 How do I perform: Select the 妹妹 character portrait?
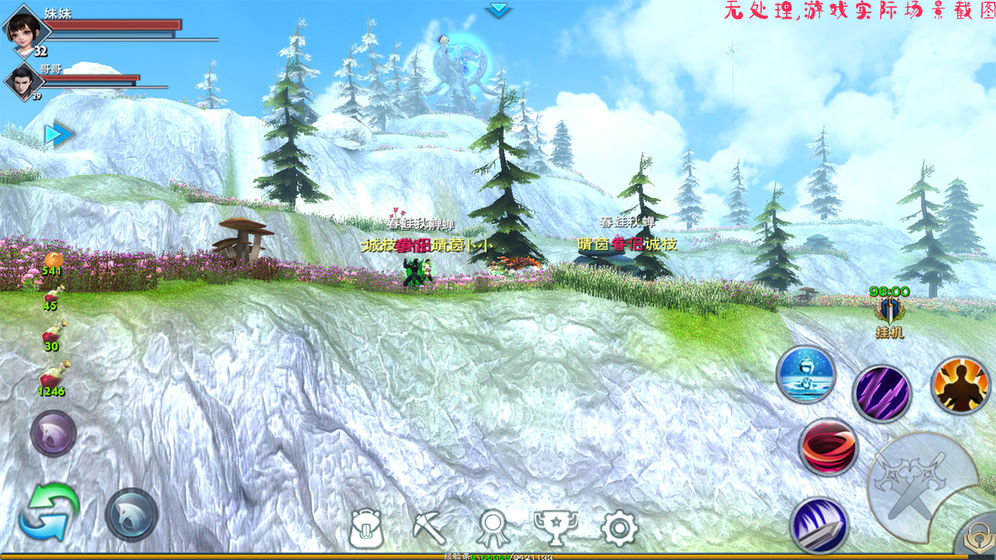[x=27, y=30]
